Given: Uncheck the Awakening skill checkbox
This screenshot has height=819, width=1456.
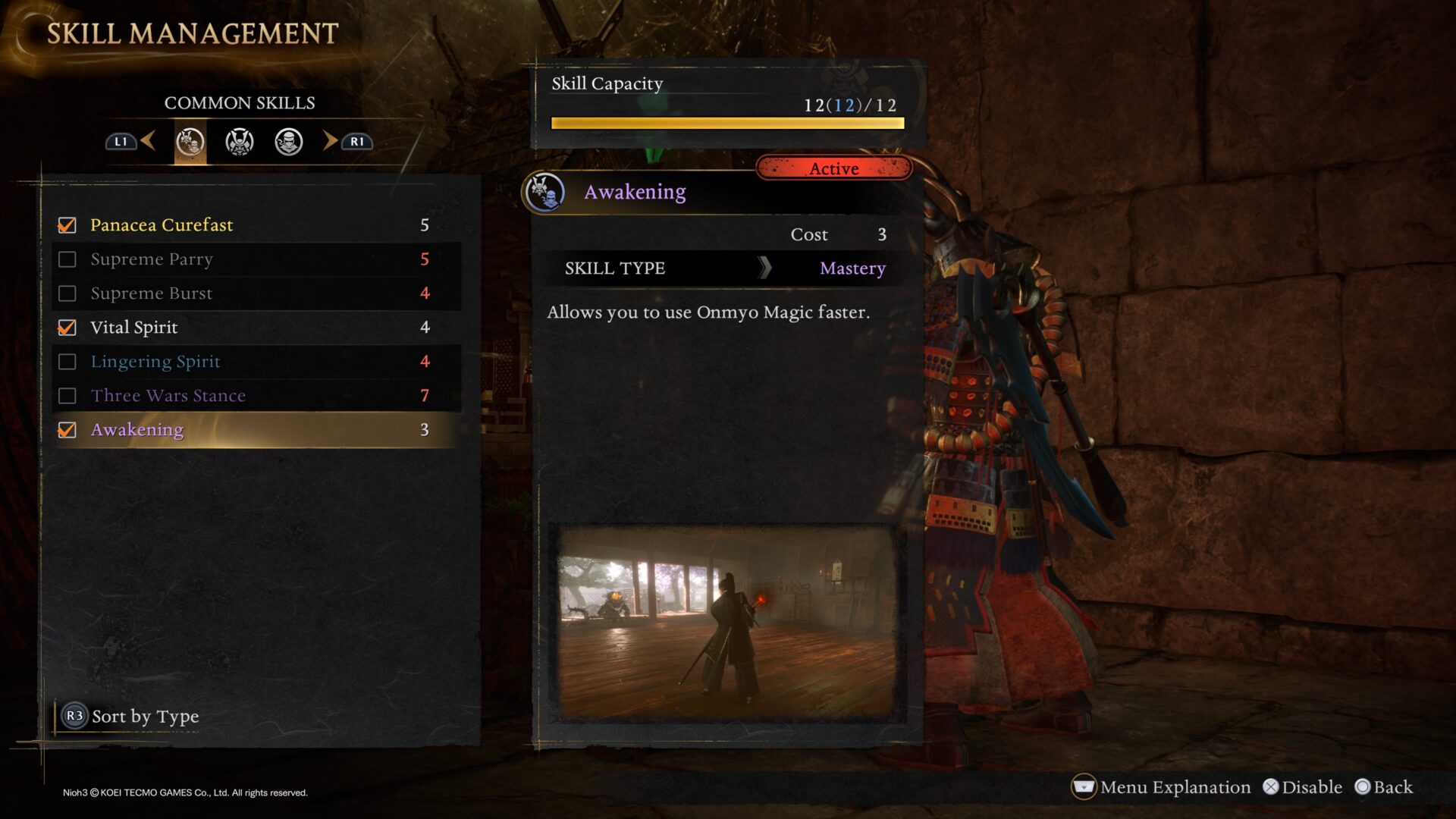Looking at the screenshot, I should click(67, 430).
